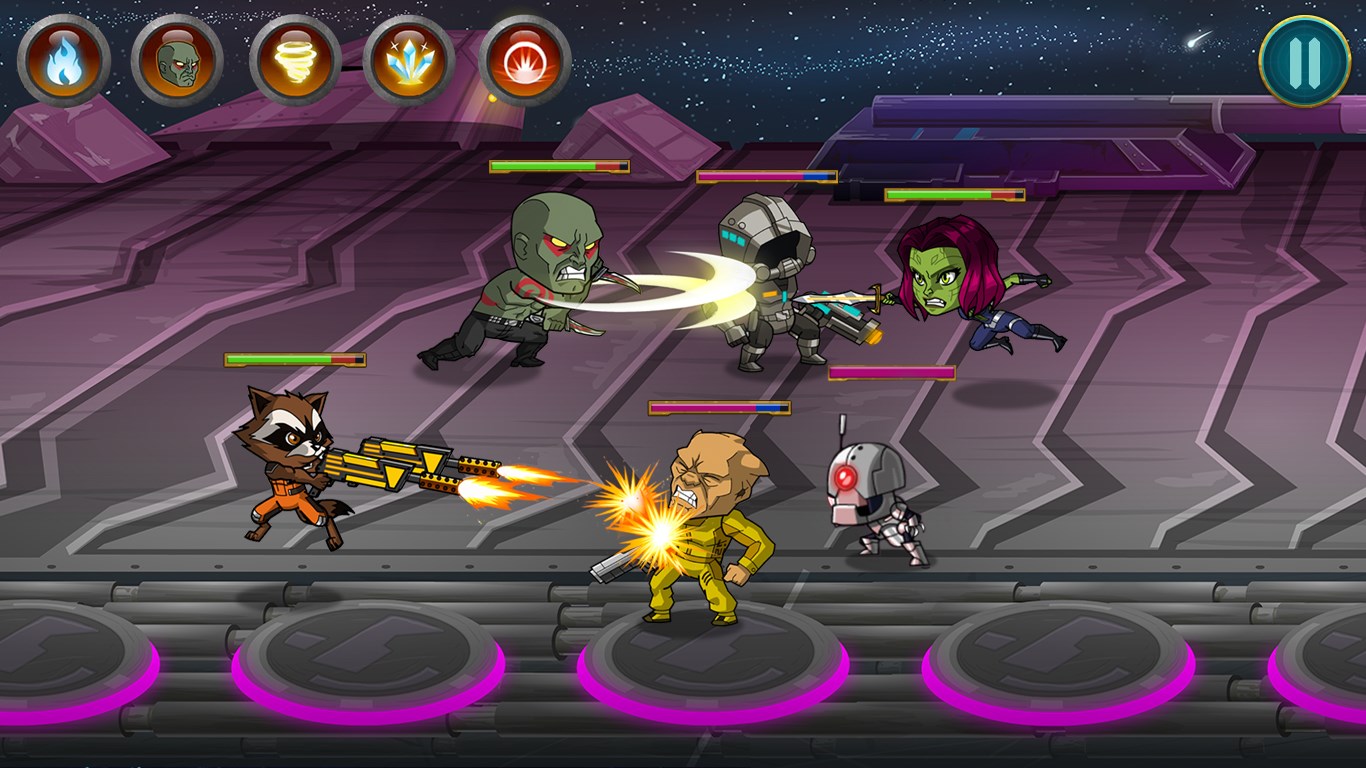Click Gamora lunging with her sword
This screenshot has height=768, width=1366.
[960, 290]
